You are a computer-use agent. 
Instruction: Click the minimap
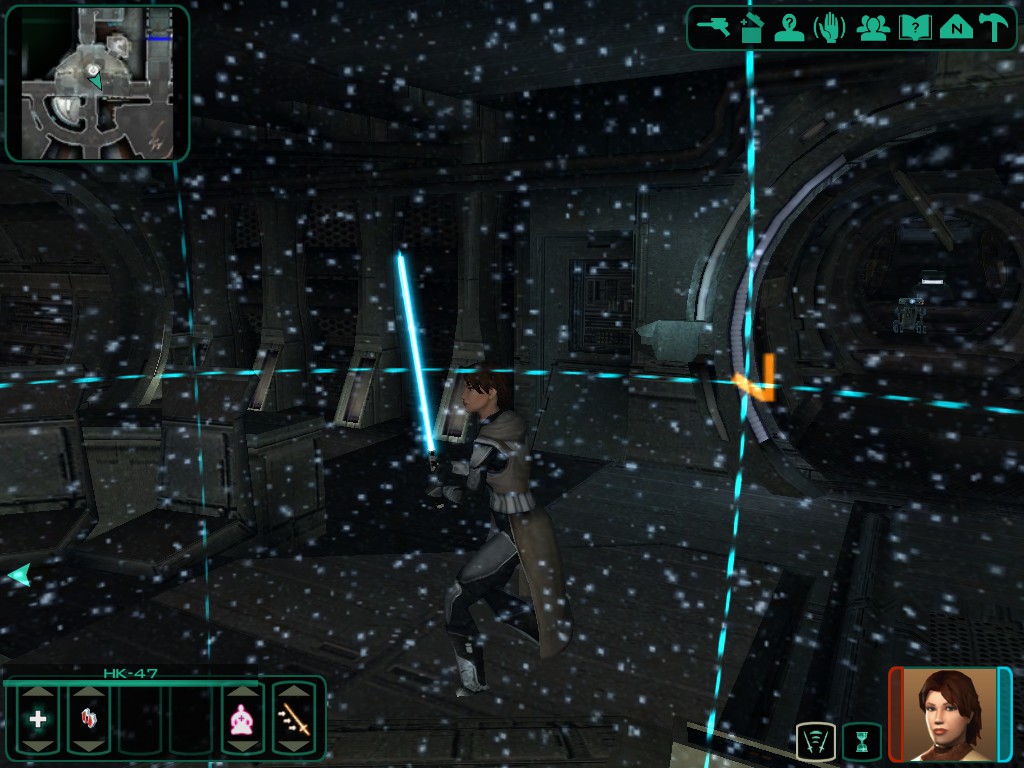pyautogui.click(x=97, y=82)
